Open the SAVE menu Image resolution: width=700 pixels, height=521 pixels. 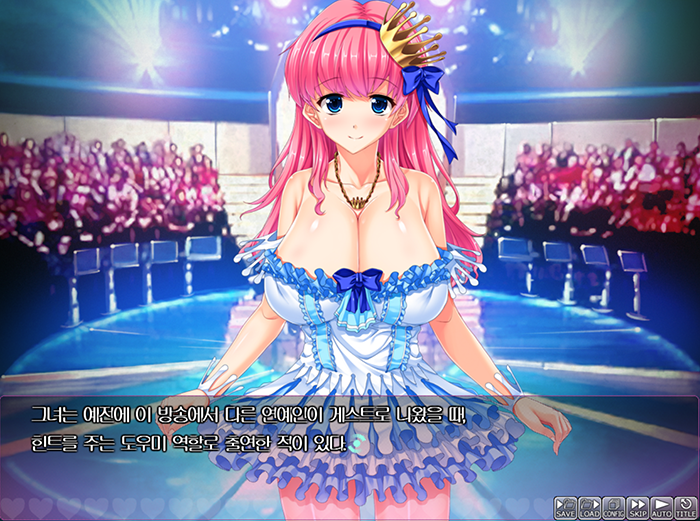click(x=565, y=507)
